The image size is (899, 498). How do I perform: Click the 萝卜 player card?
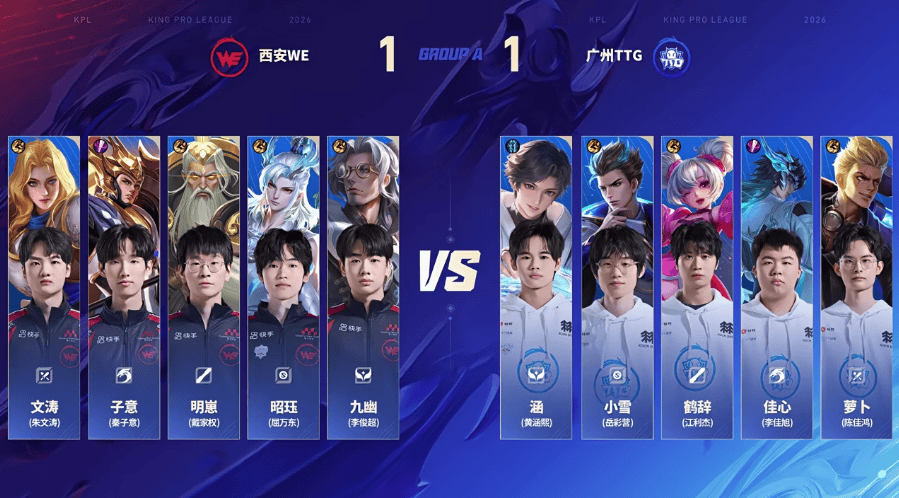[x=856, y=288]
